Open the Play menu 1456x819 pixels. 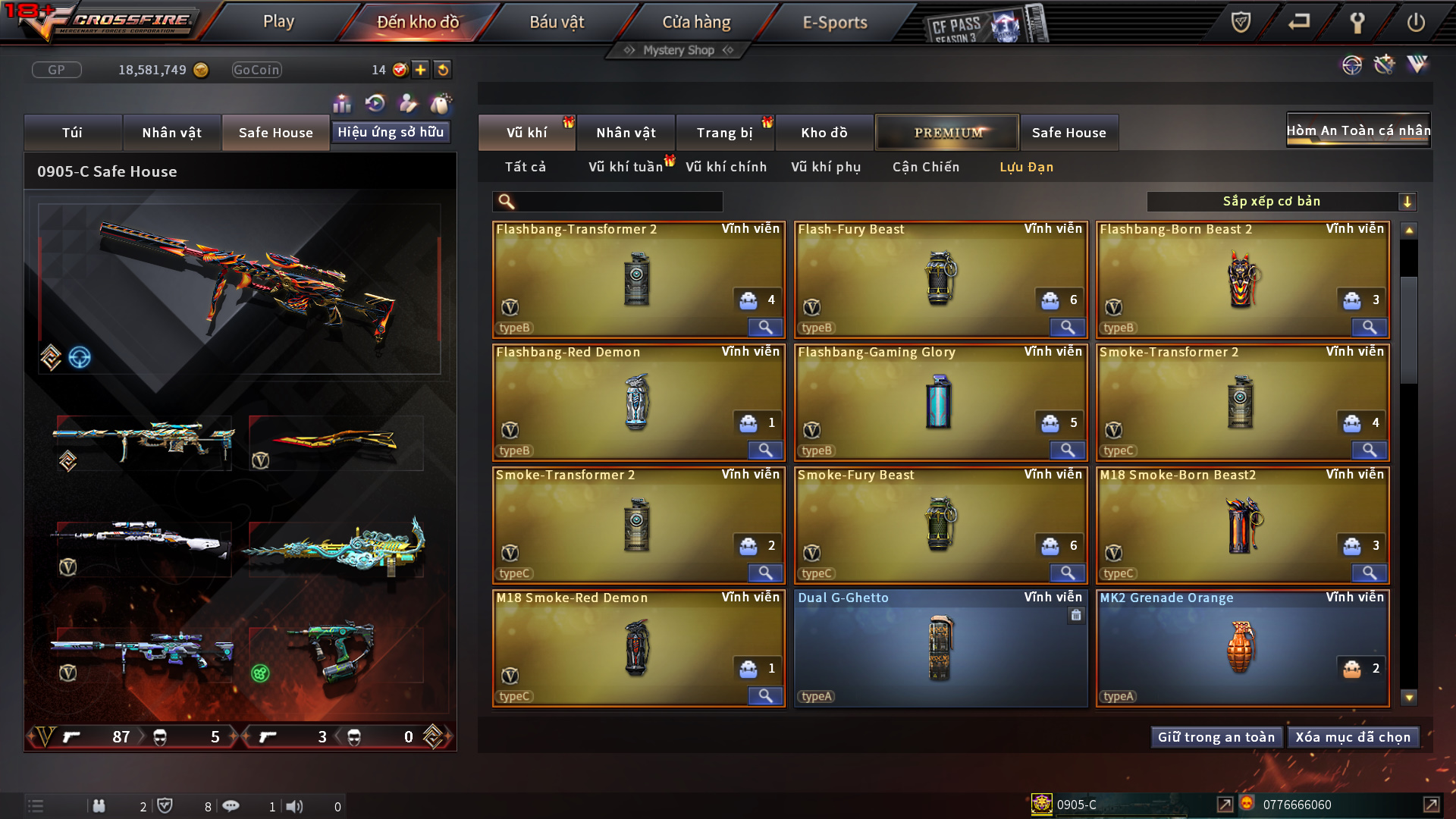click(x=278, y=22)
